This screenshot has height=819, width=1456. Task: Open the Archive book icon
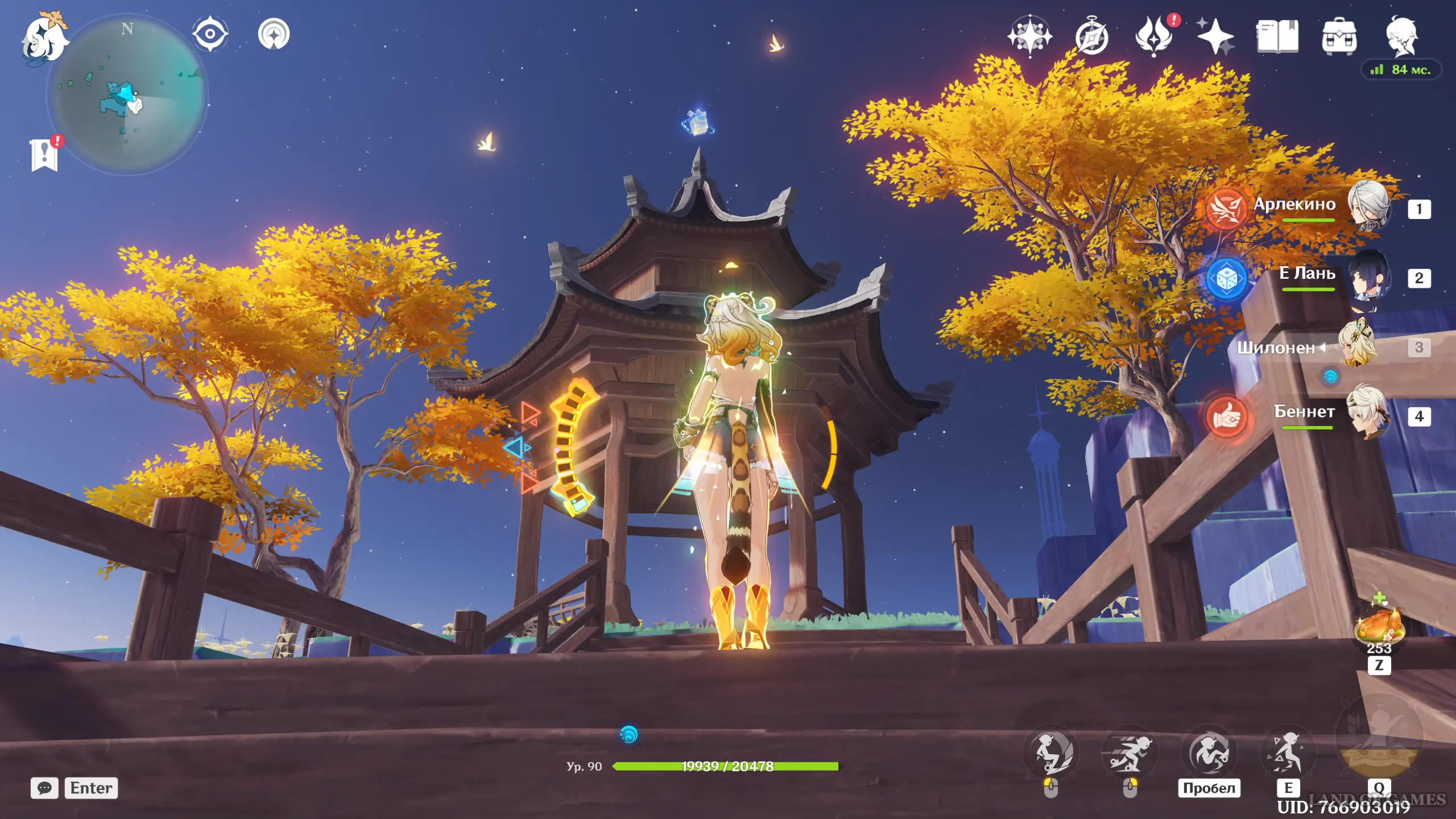pos(1277,36)
